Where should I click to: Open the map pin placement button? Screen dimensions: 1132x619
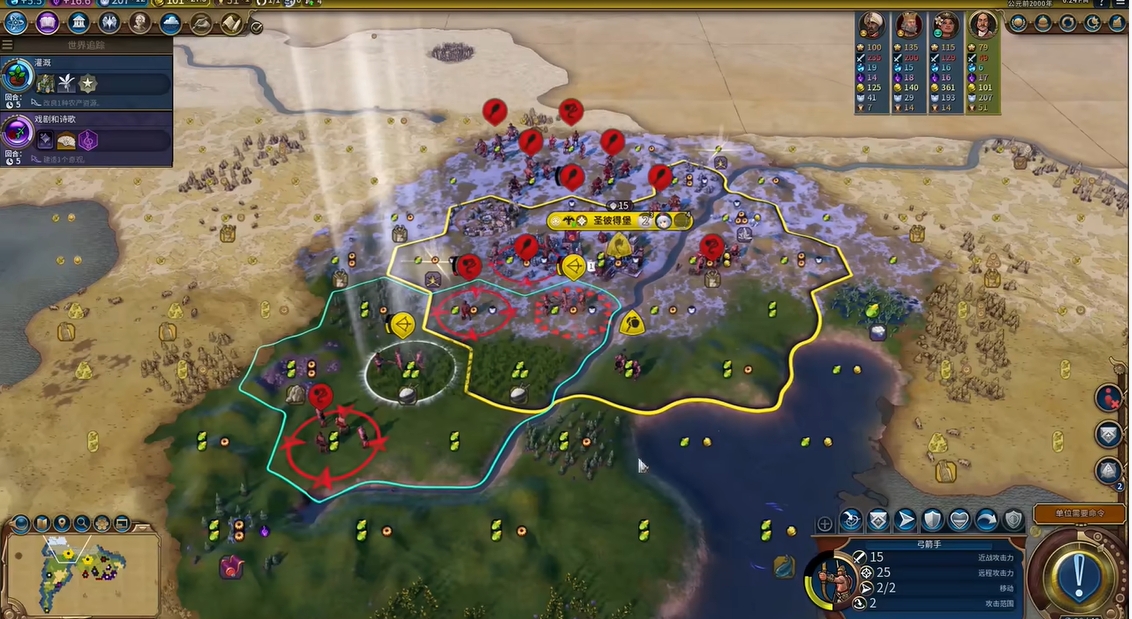tap(62, 523)
